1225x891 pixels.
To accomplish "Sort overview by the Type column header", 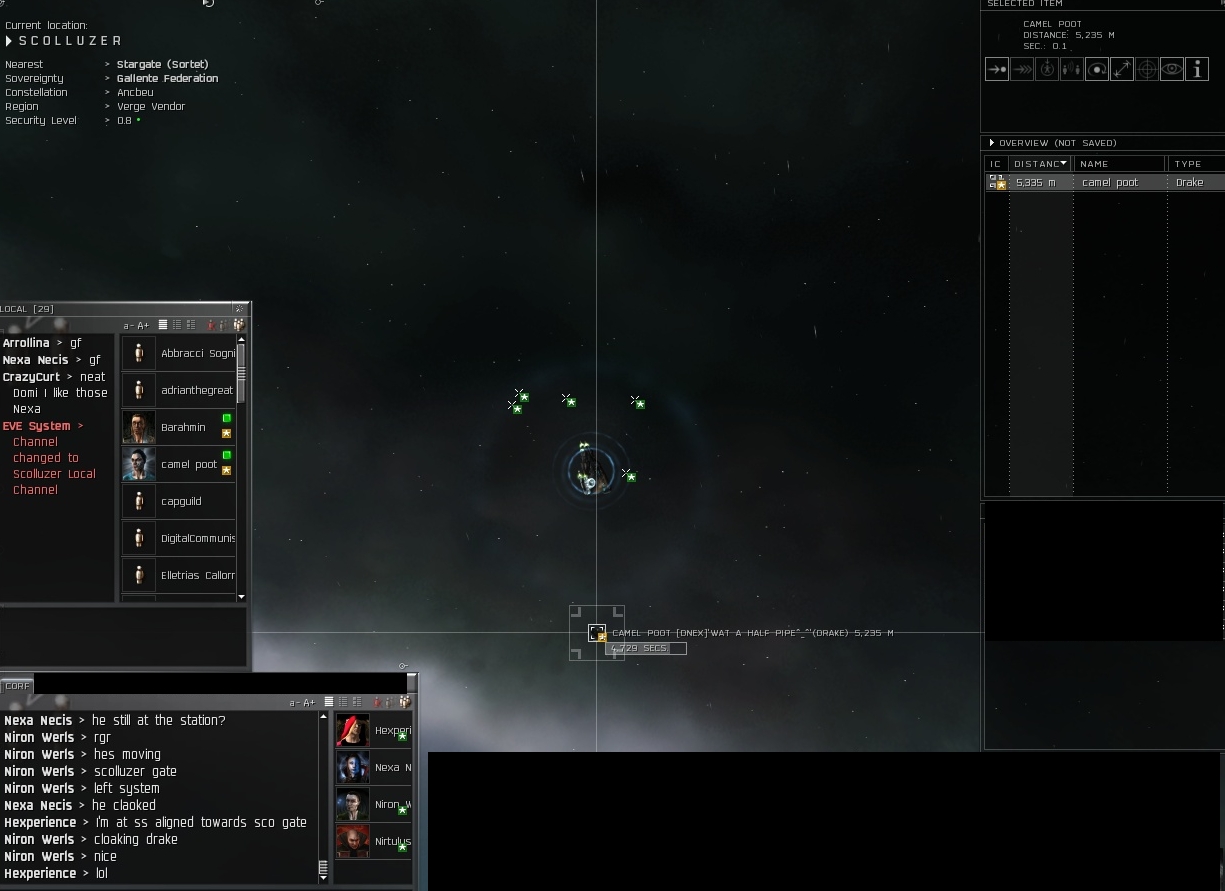I will [x=1194, y=164].
